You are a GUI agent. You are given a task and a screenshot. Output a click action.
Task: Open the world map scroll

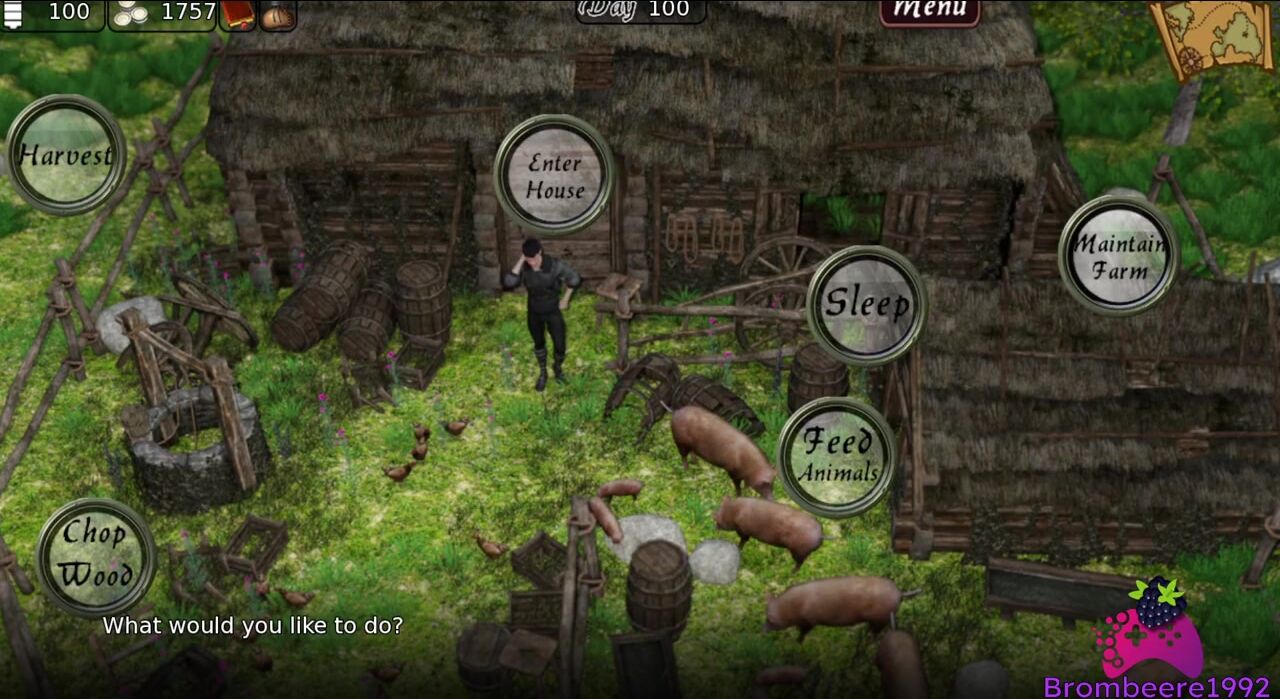[x=1211, y=36]
